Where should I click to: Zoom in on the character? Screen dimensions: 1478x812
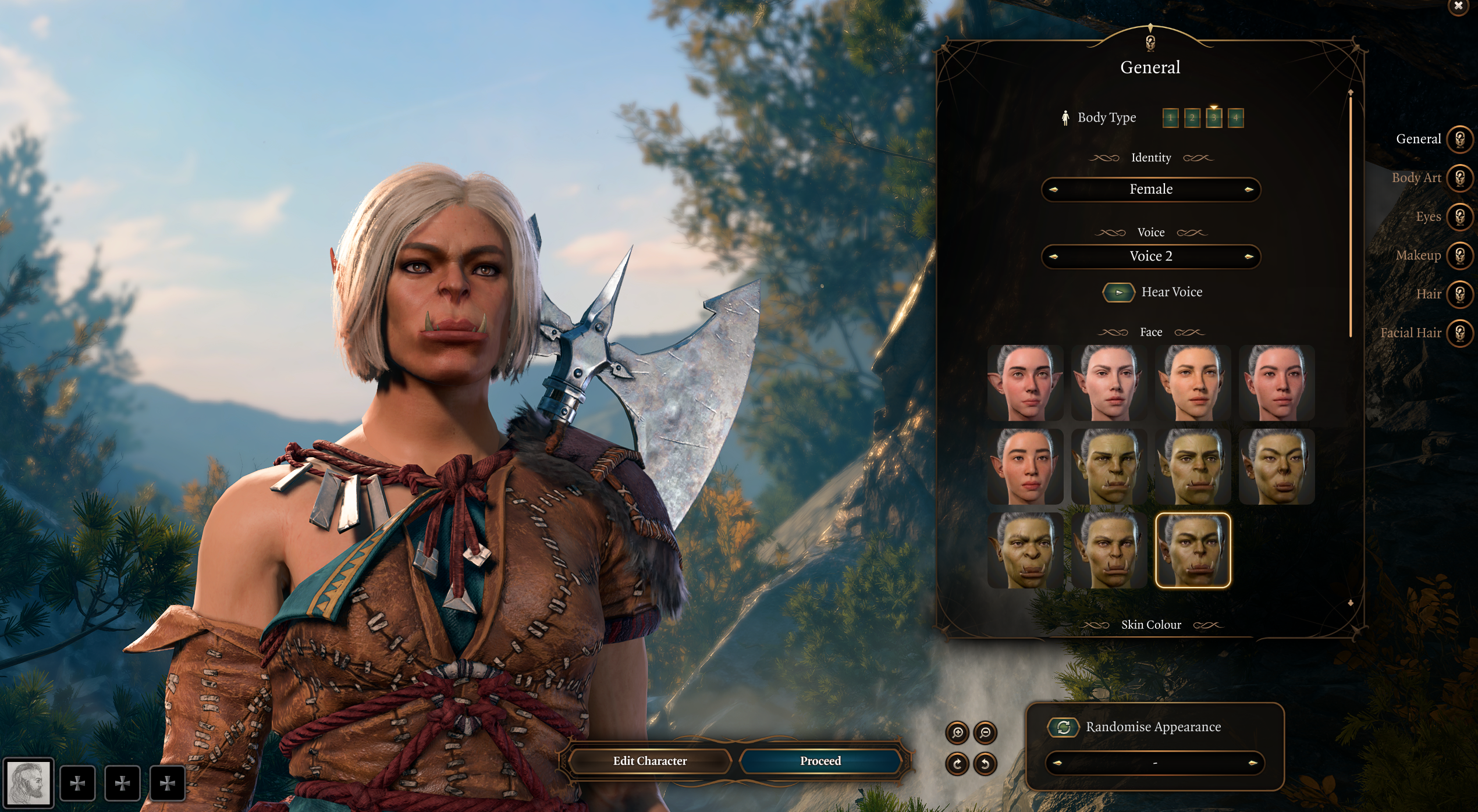click(957, 733)
